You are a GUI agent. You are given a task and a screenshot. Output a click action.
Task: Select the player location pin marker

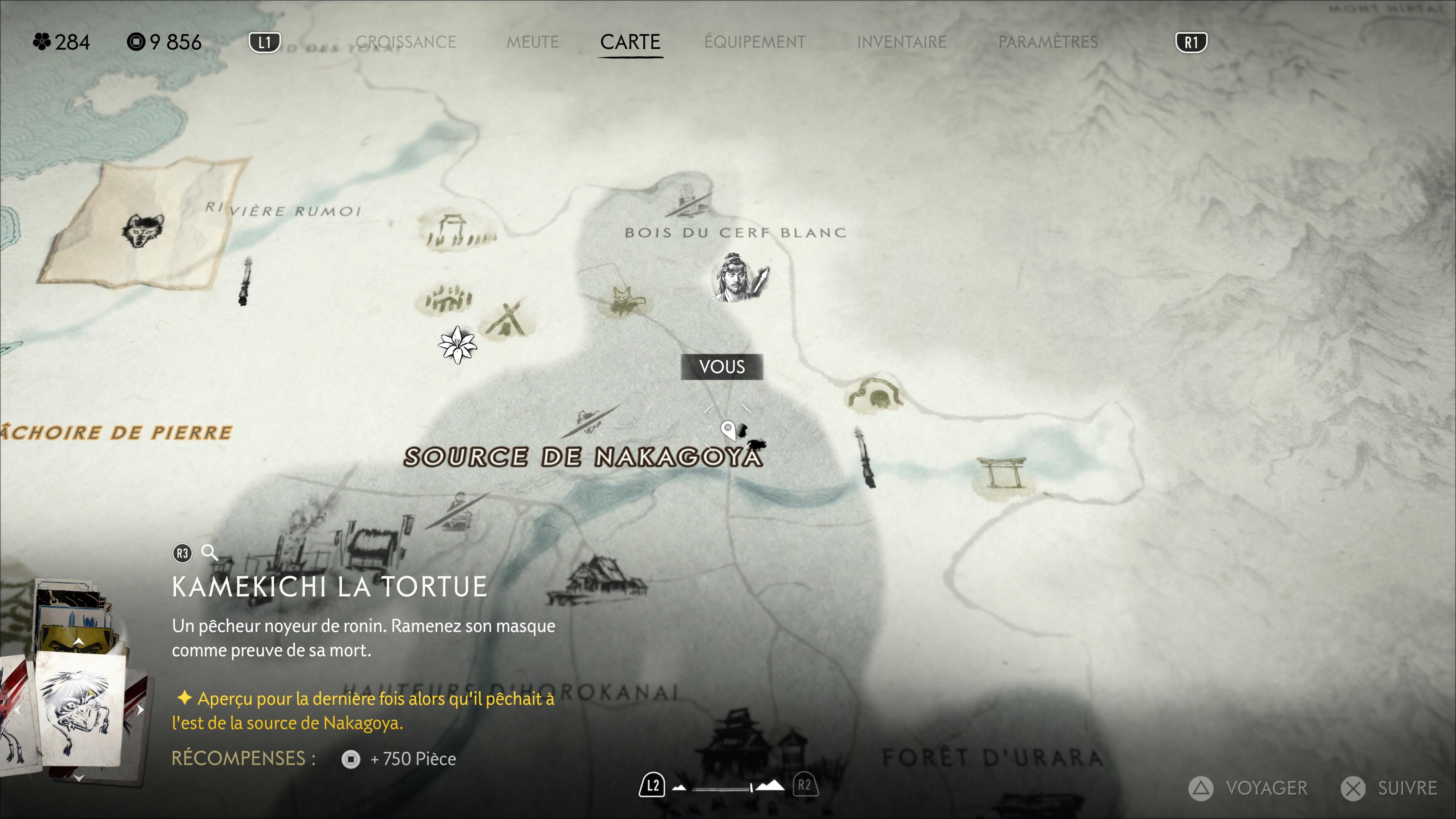point(728,431)
